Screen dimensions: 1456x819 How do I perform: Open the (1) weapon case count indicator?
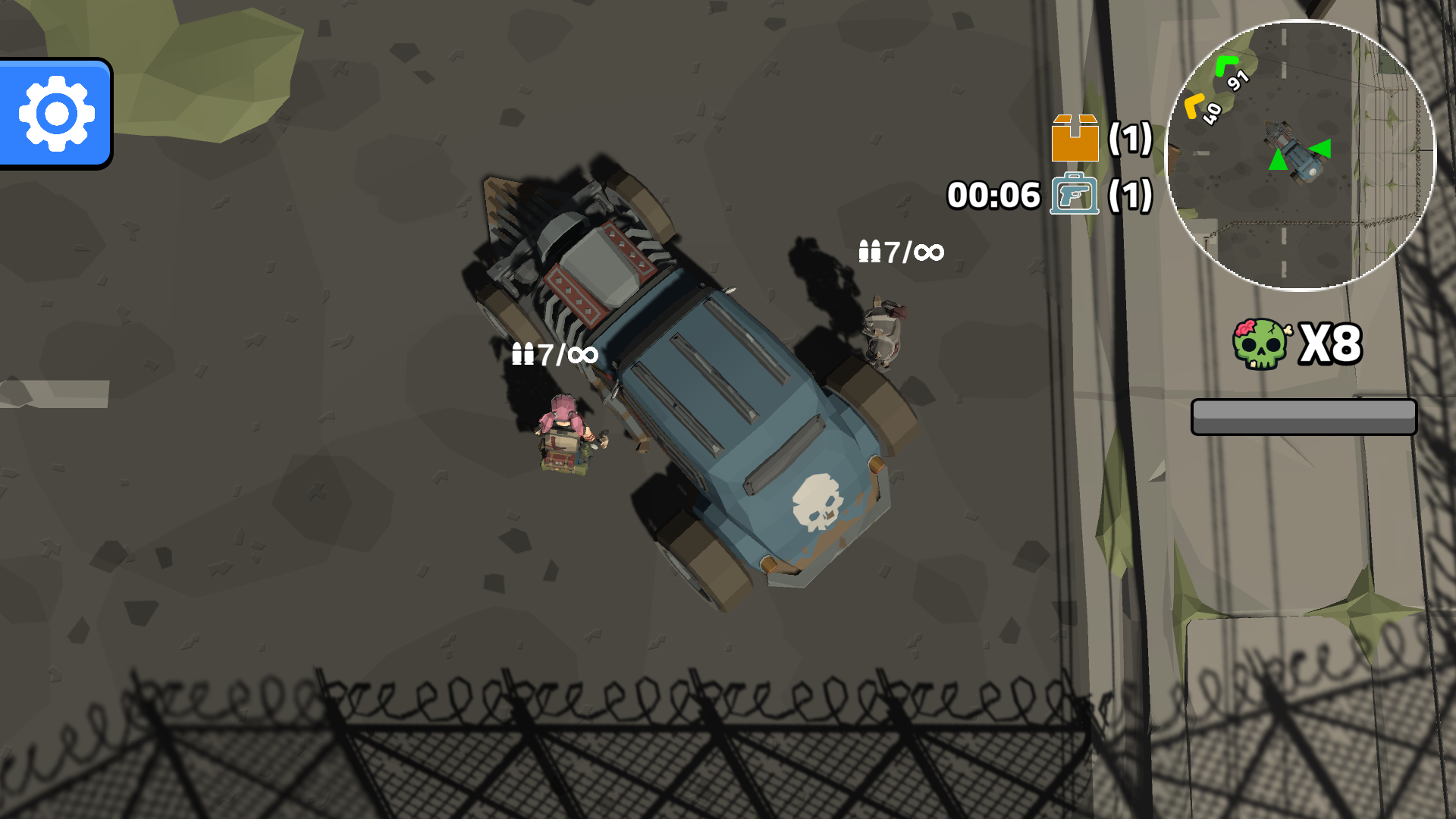pos(1129,196)
